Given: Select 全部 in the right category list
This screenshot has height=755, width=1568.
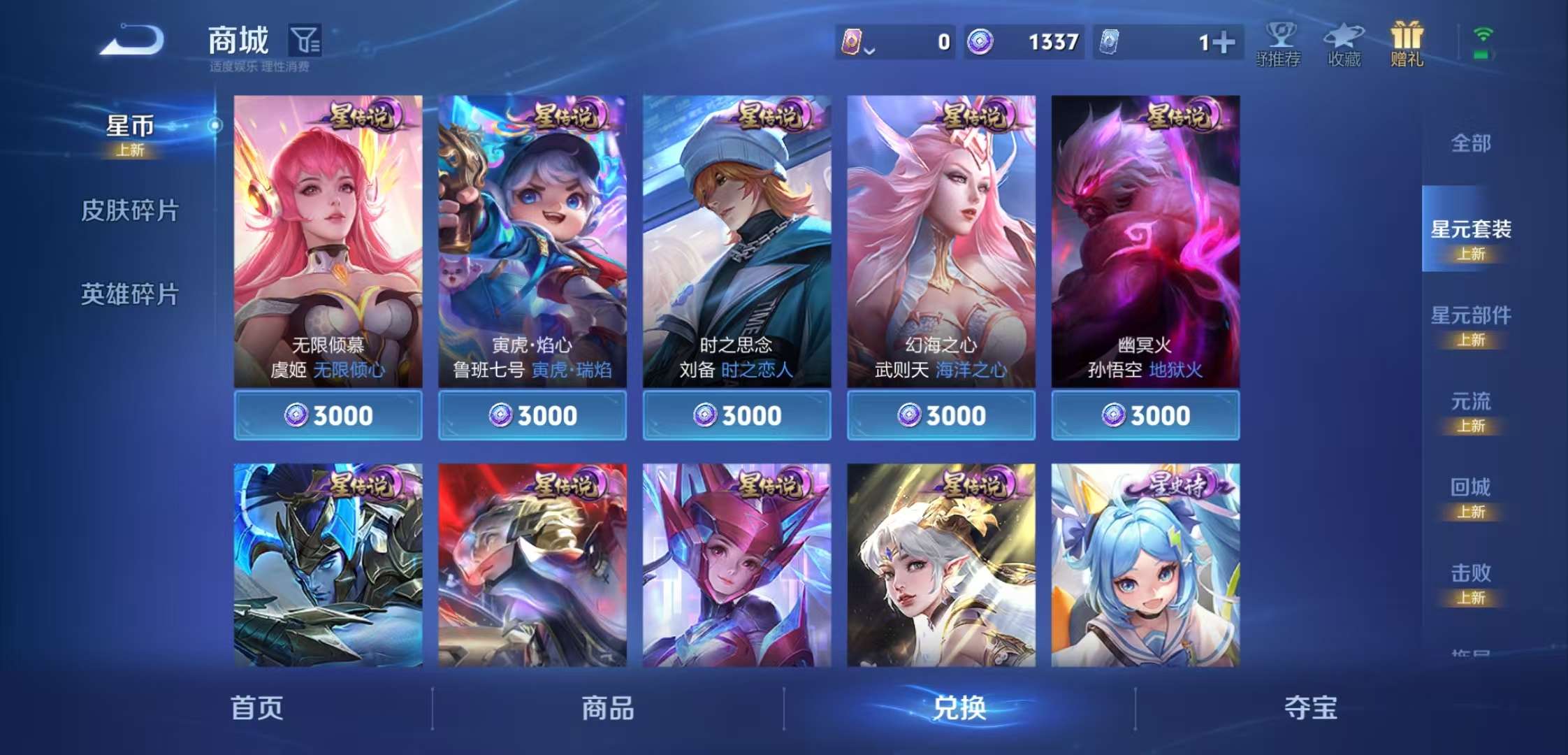Looking at the screenshot, I should pos(1470,143).
